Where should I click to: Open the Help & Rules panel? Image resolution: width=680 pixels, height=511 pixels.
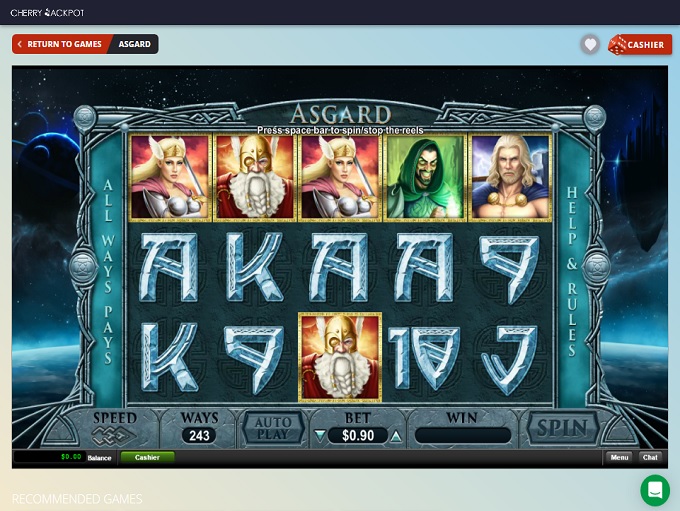click(573, 271)
